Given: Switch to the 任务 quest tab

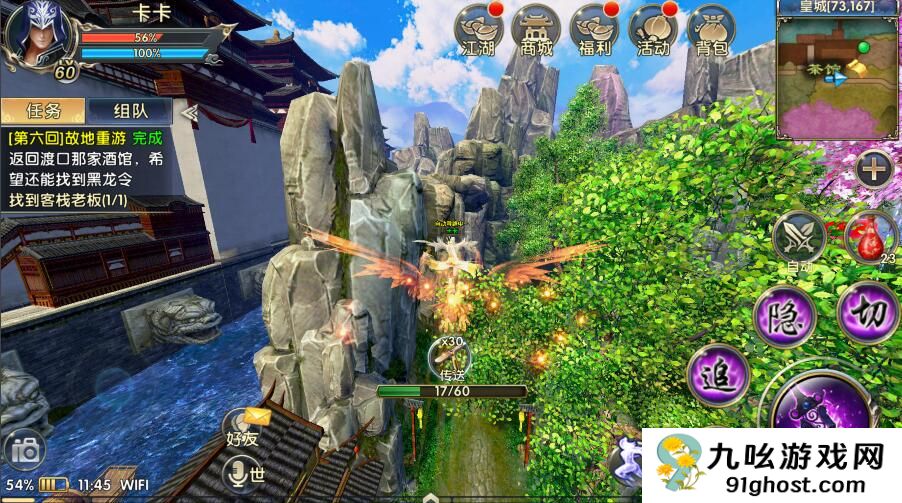Looking at the screenshot, I should tap(42, 111).
